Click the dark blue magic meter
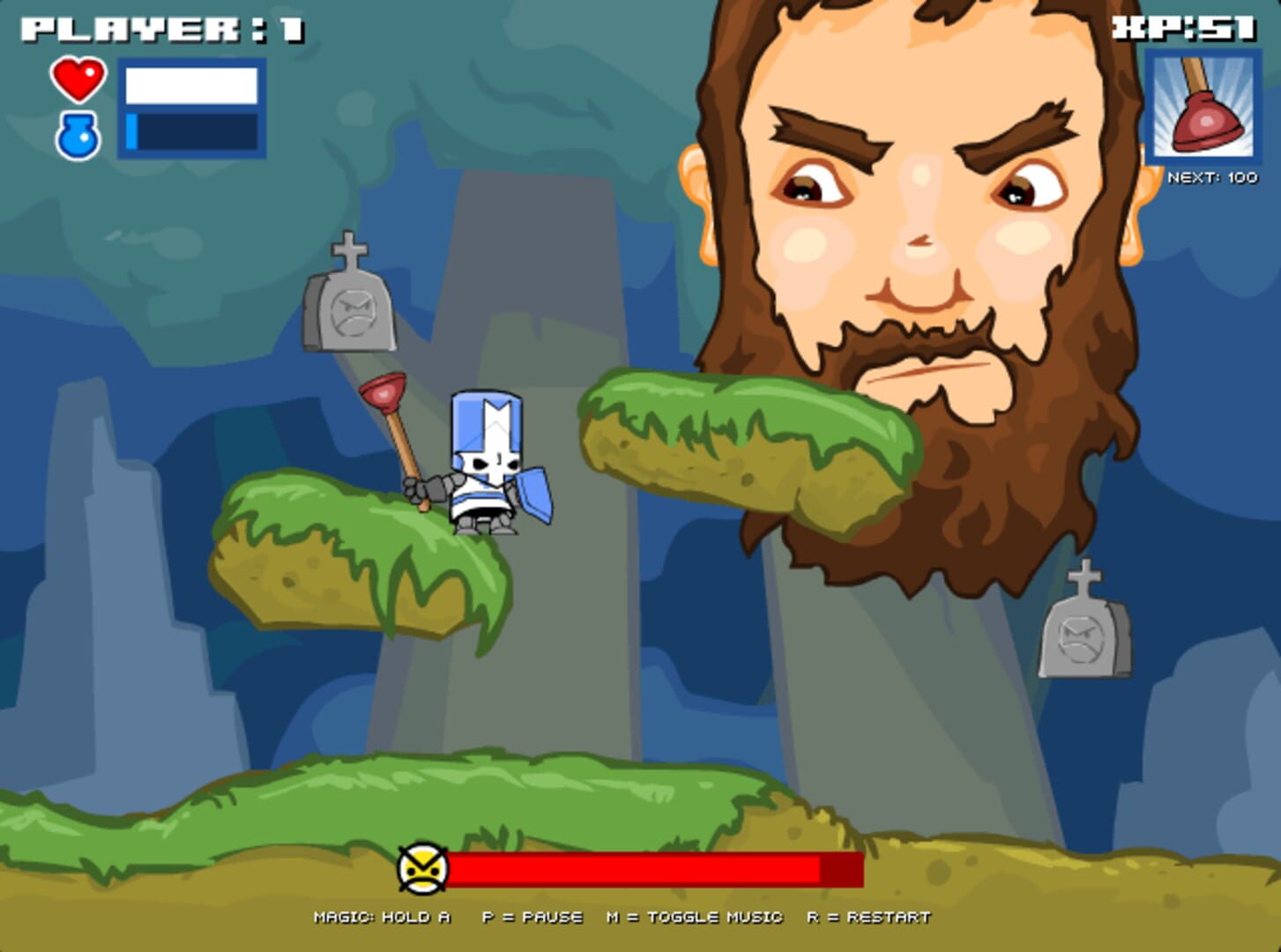Screen dimensions: 1281x952 click(x=192, y=128)
